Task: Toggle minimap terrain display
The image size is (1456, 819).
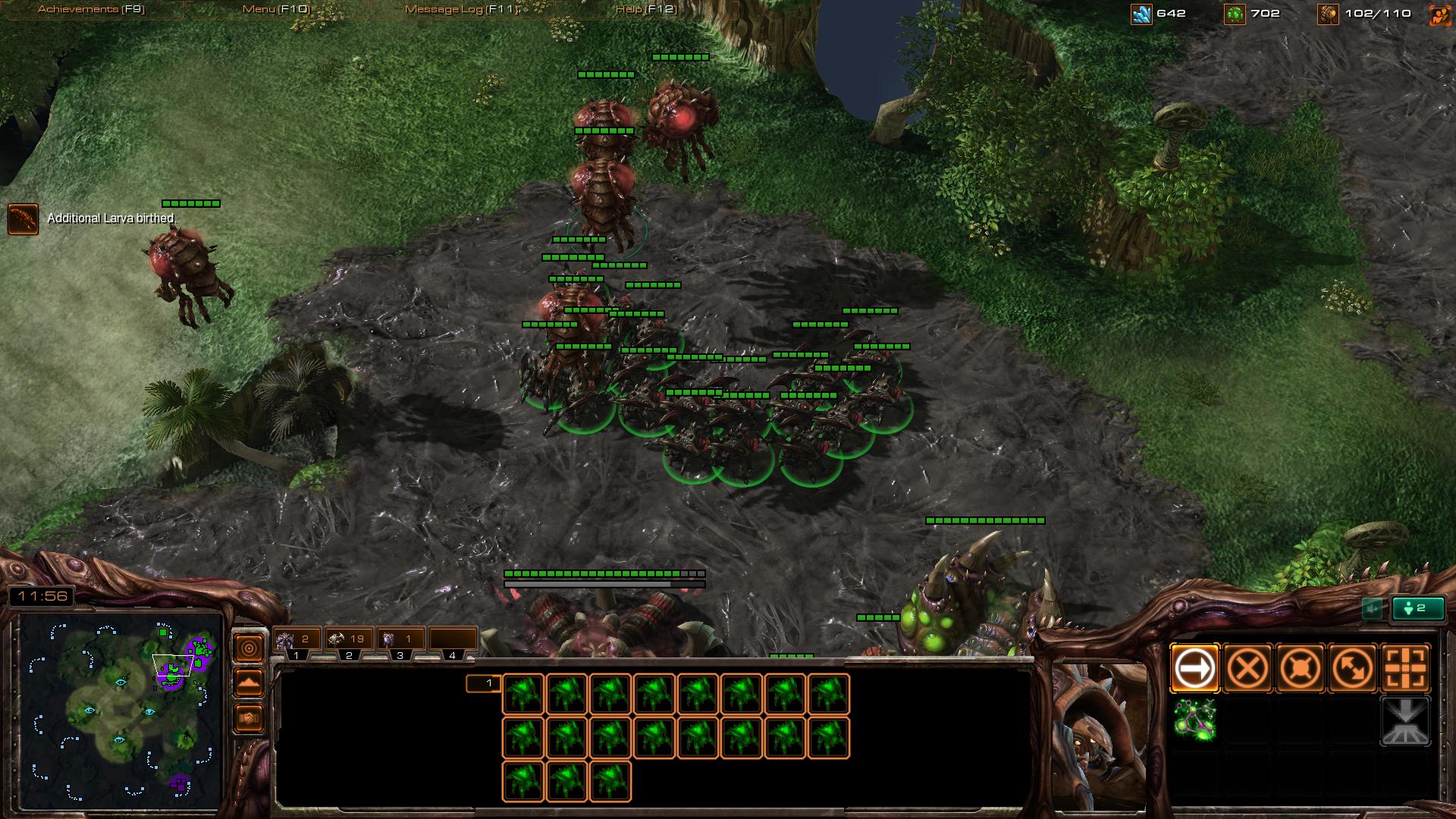Action: [x=249, y=682]
